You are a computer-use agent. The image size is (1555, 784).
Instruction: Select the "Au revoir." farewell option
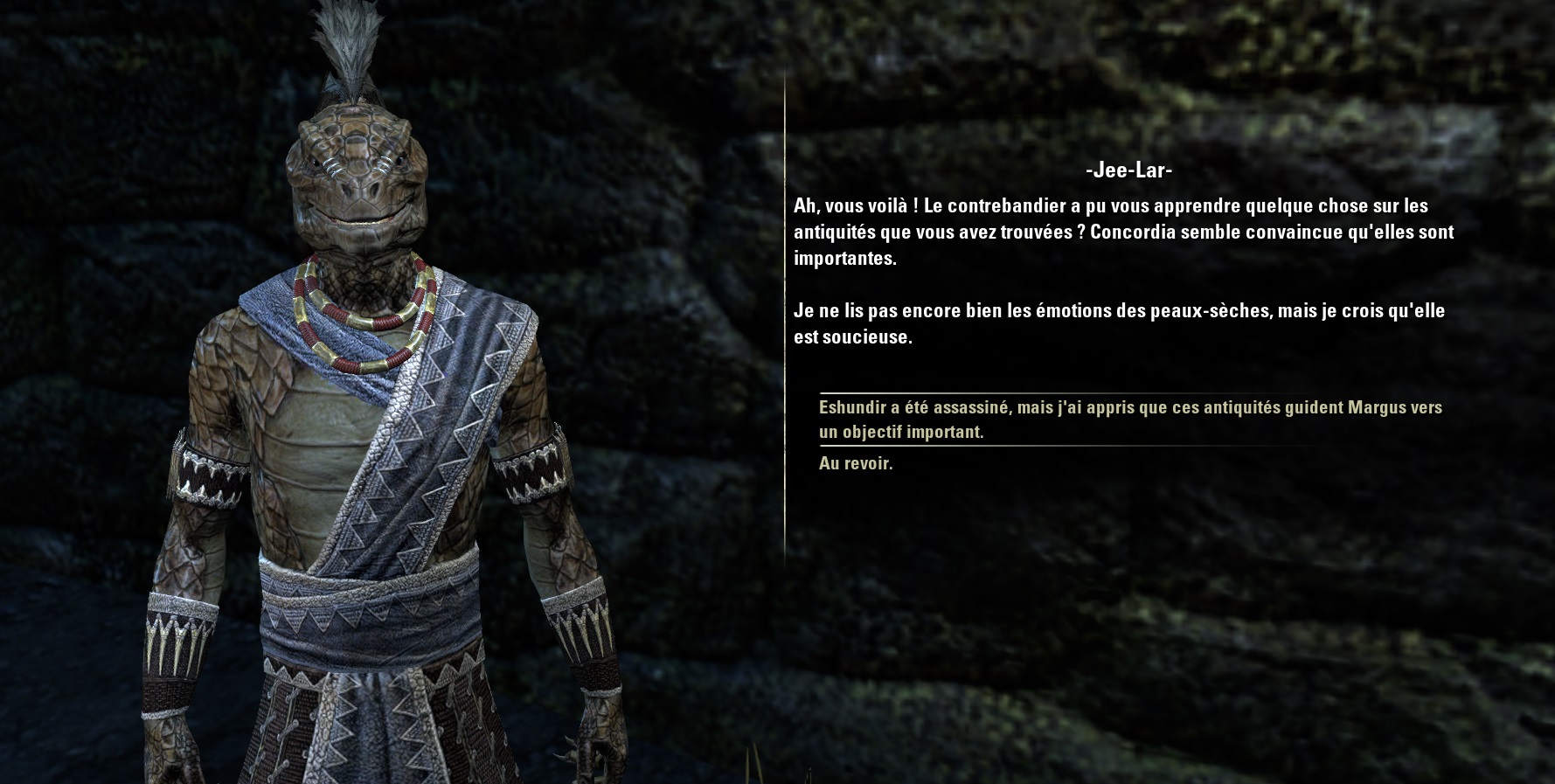tap(856, 464)
